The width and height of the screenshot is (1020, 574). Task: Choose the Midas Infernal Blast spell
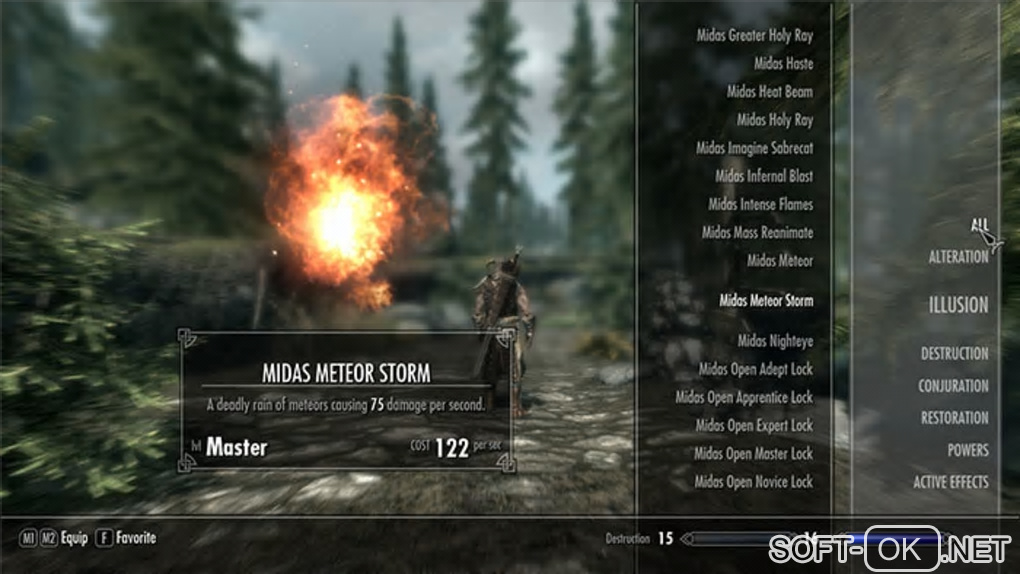[x=764, y=176]
